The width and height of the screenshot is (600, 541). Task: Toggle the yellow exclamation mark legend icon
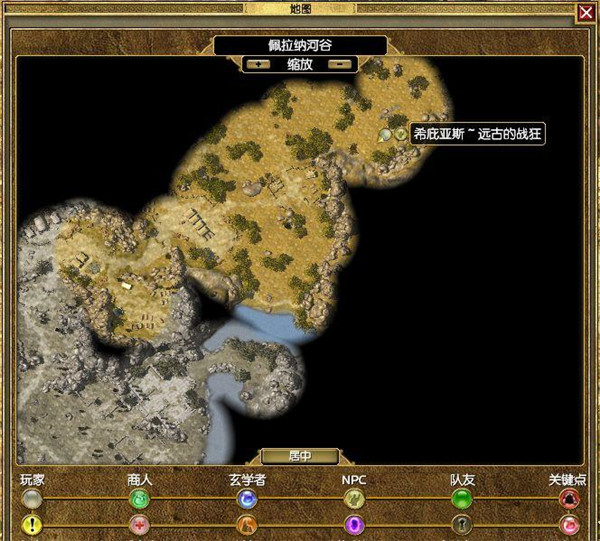click(33, 524)
